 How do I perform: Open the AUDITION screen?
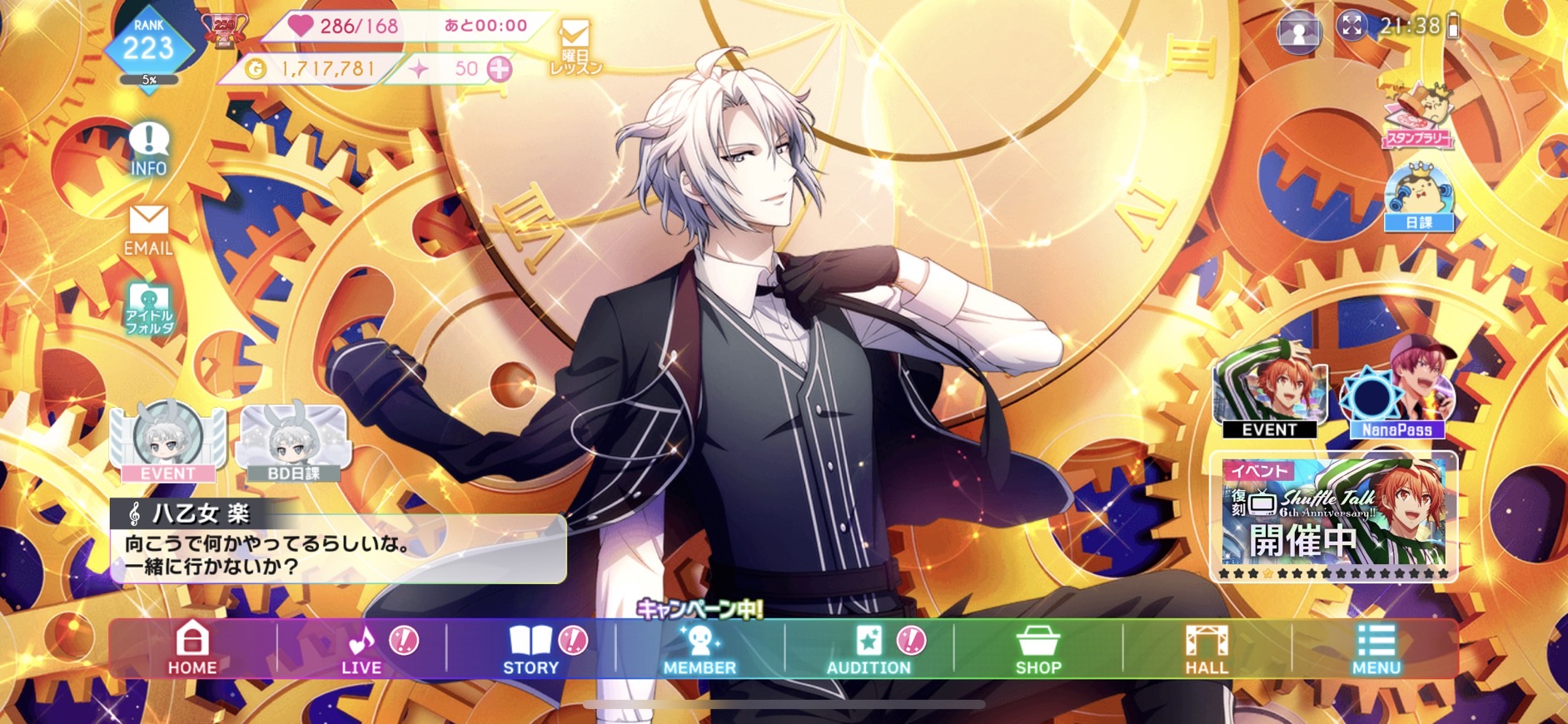[869, 648]
